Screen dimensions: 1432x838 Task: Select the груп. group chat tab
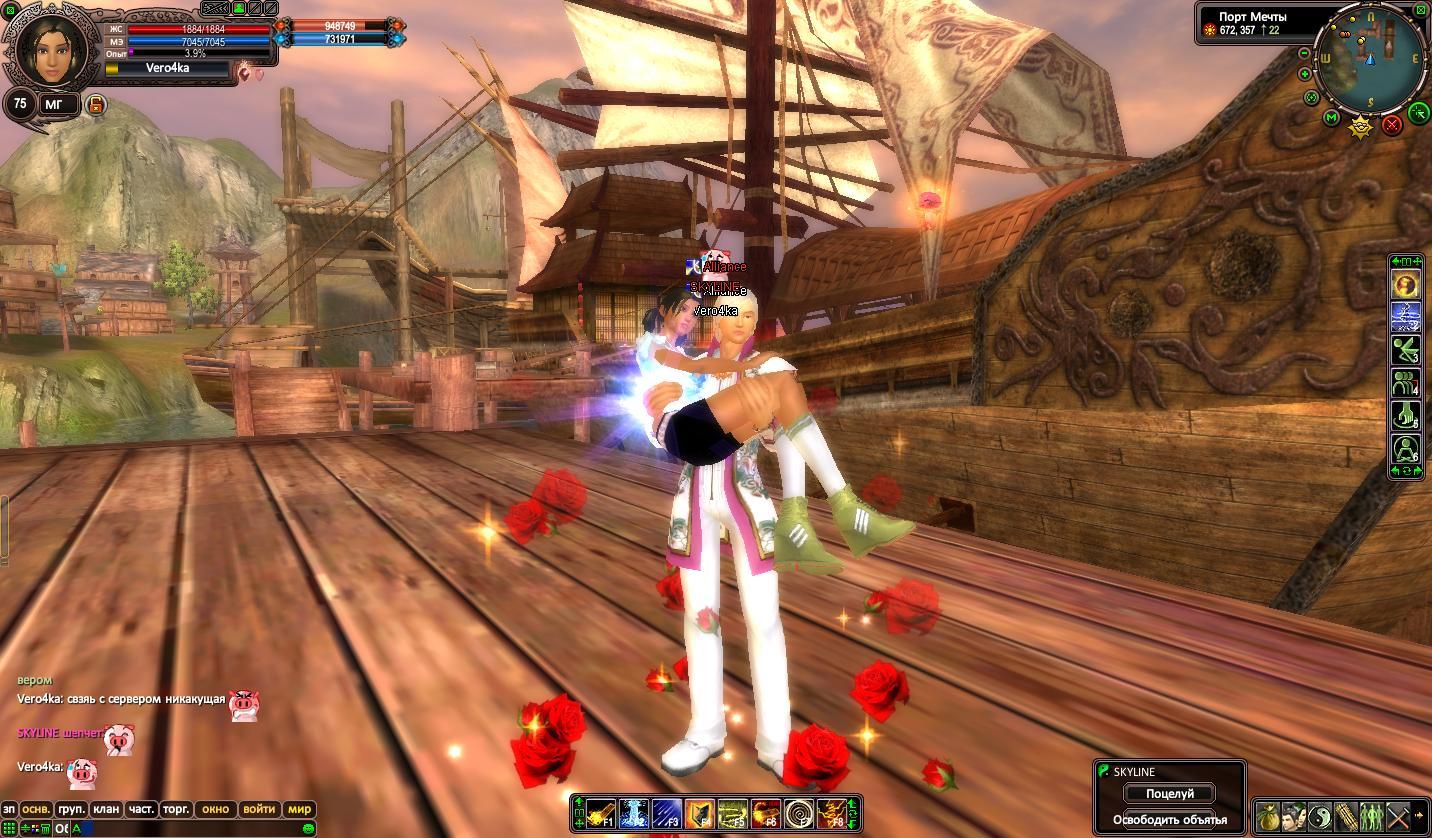point(71,809)
